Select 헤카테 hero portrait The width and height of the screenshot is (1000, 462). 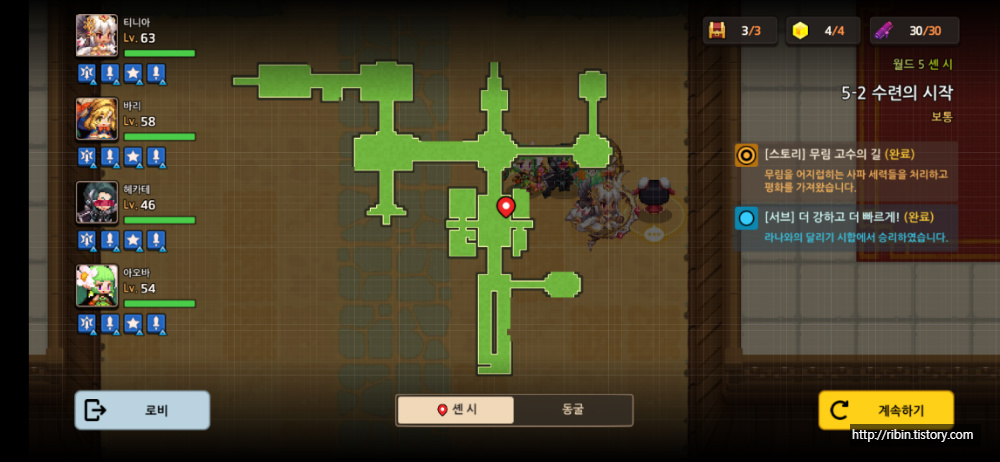[x=97, y=203]
